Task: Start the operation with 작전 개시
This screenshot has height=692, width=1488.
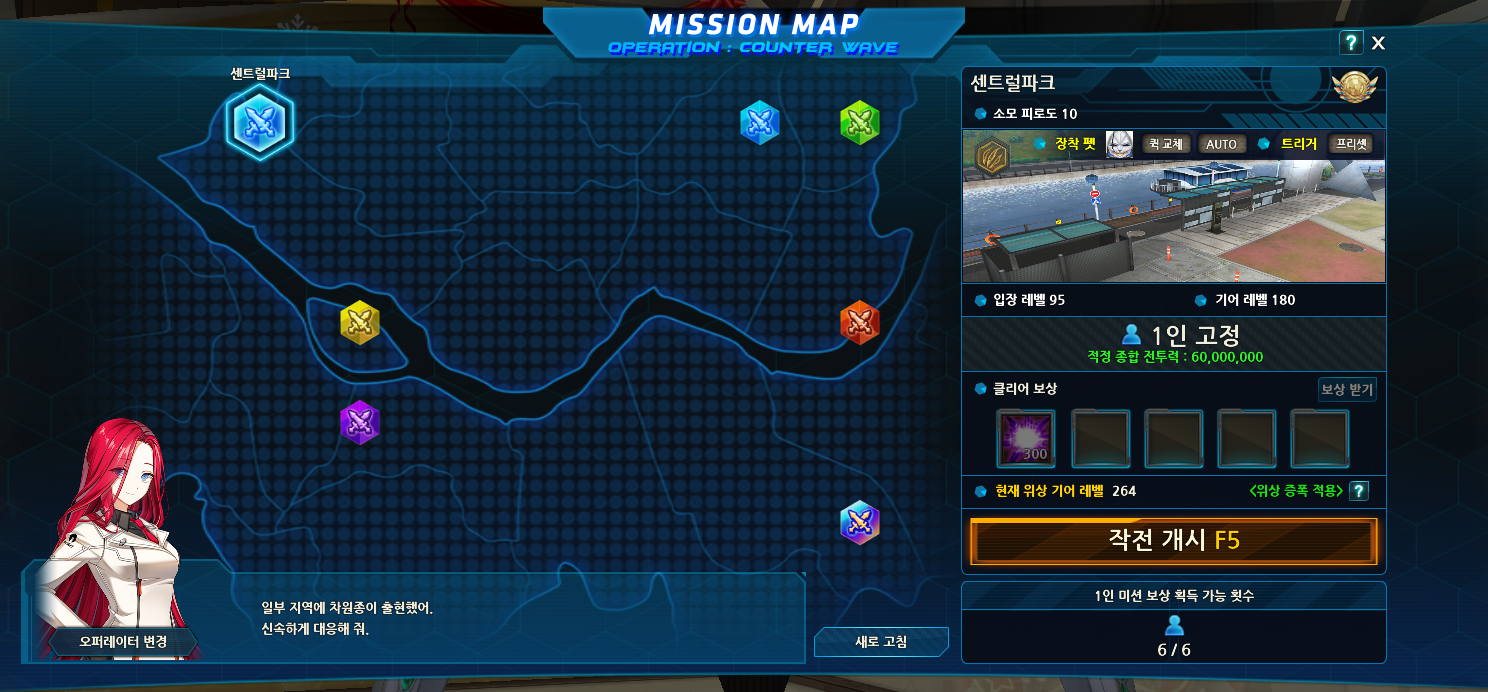Action: pyautogui.click(x=1173, y=541)
